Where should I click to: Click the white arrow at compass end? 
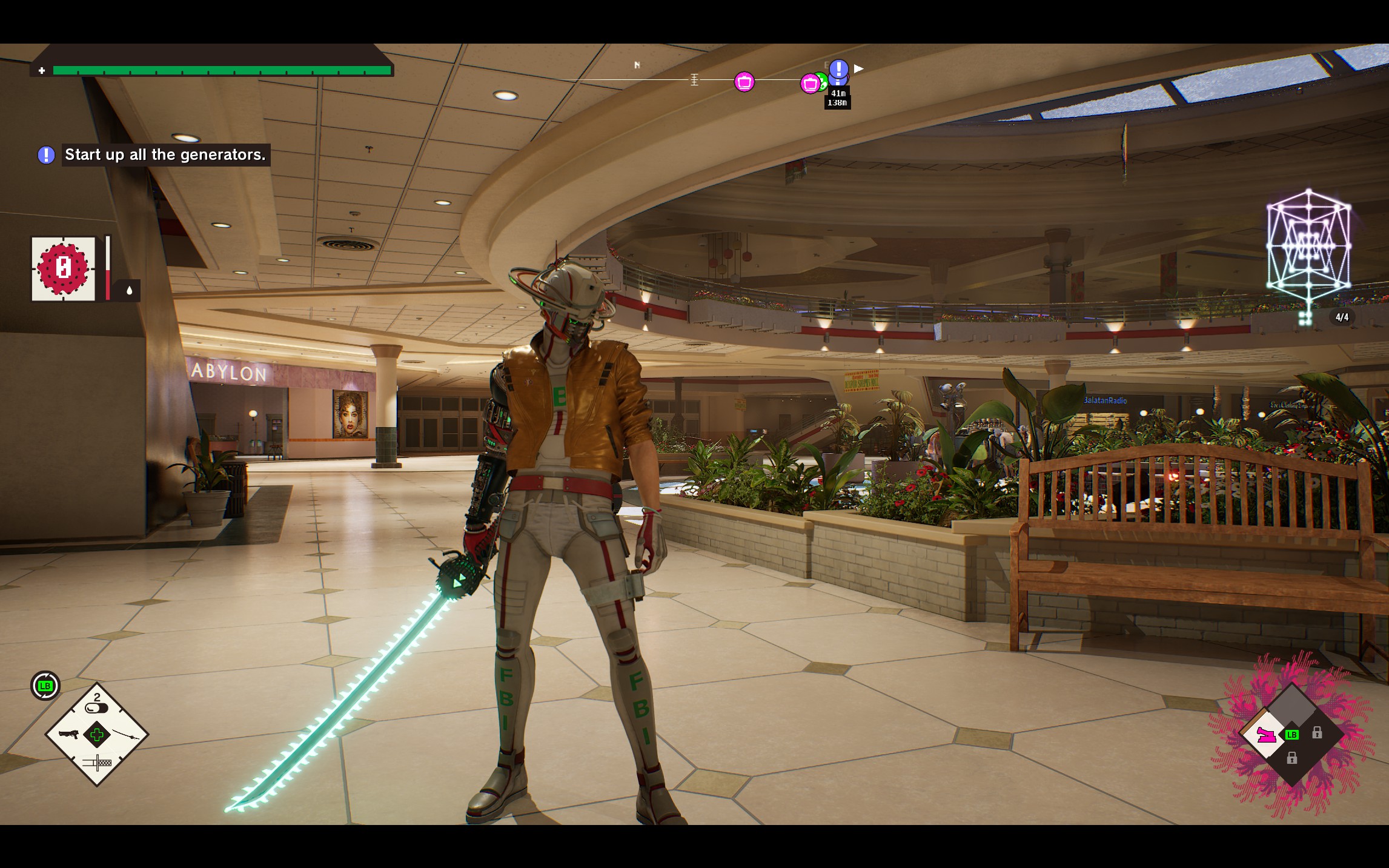858,68
